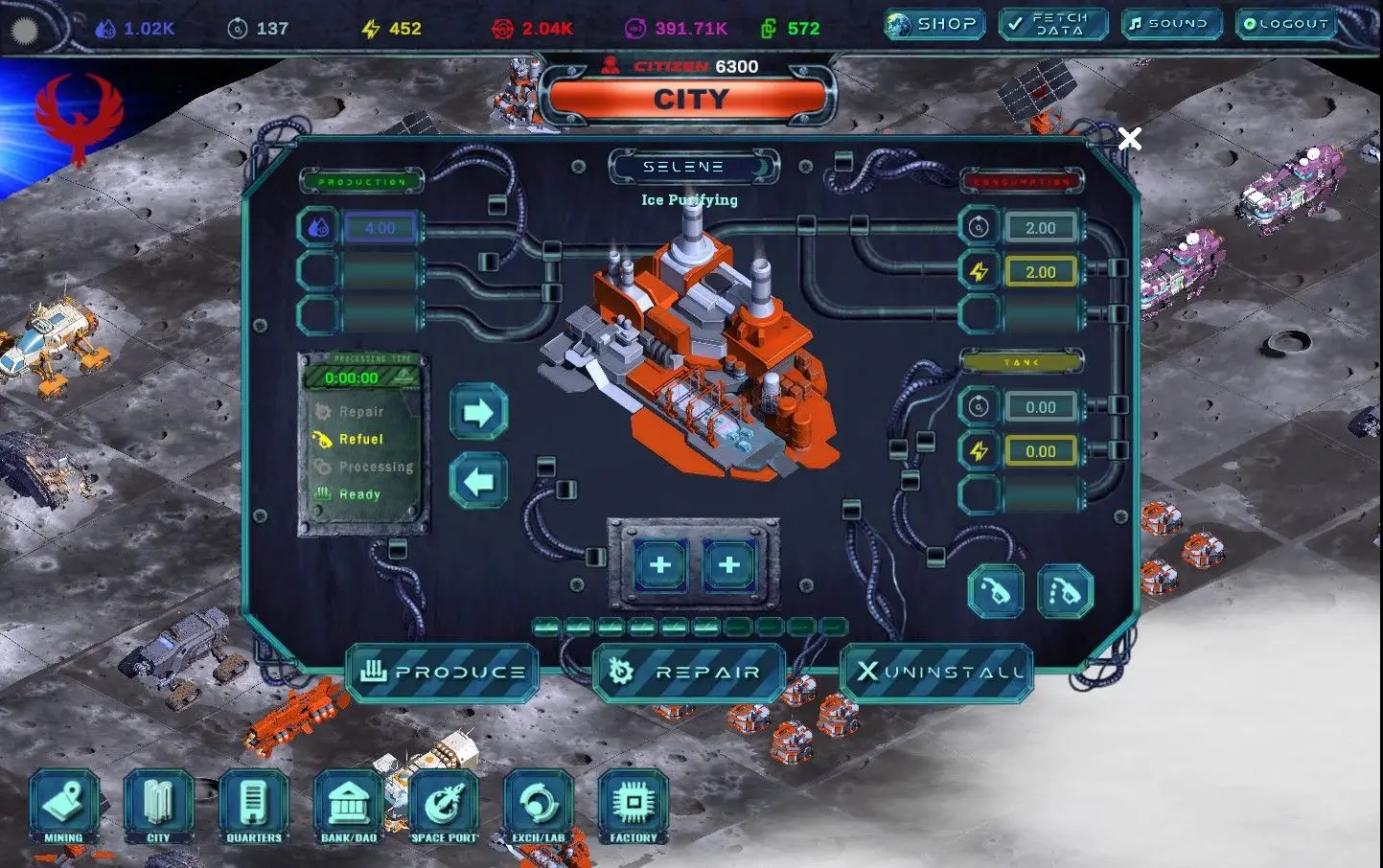Screen dimensions: 1383x868
Task: Select Fetch Data in the top bar
Action: [x=1052, y=24]
